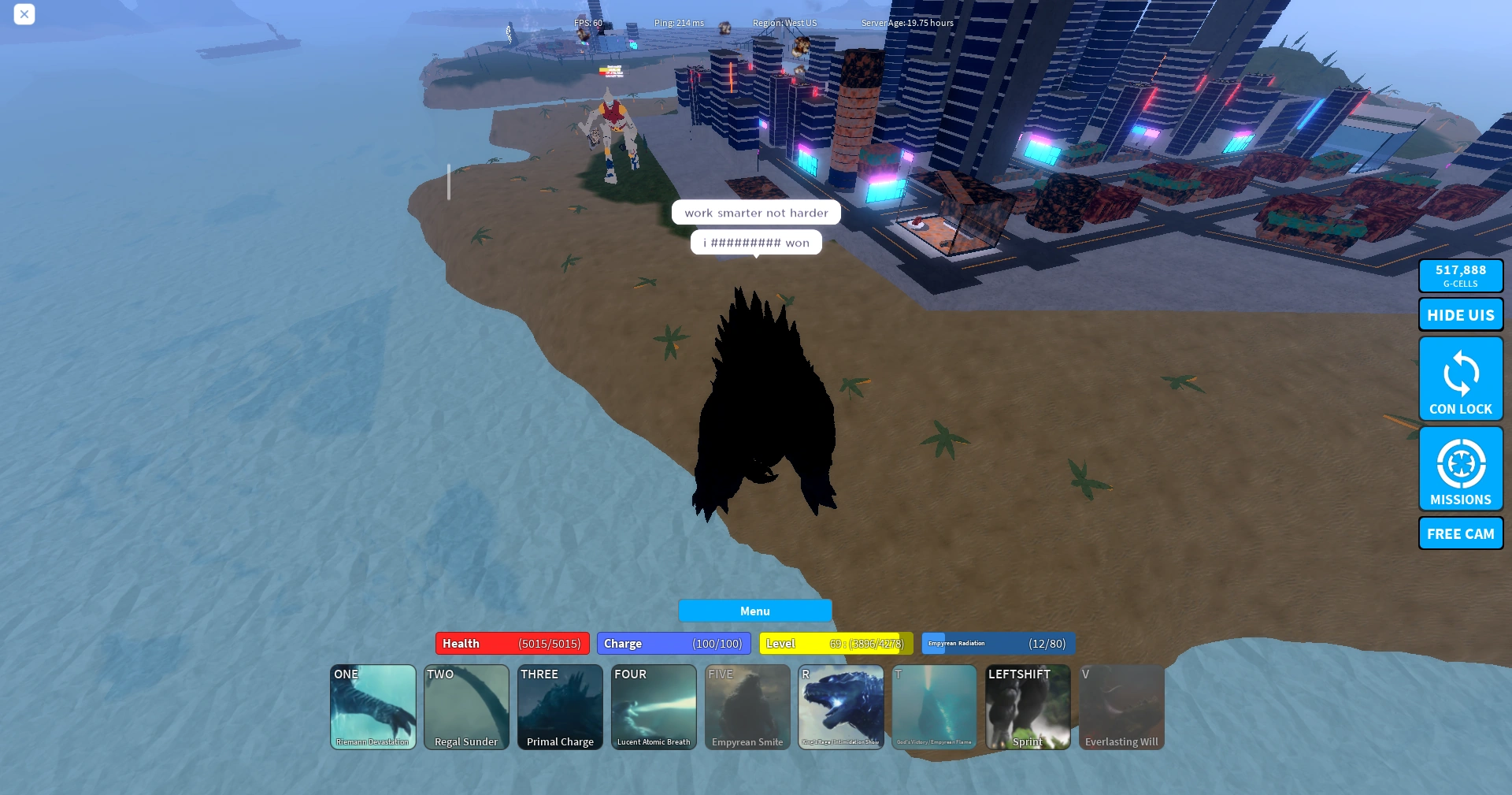Fire the Lucent Atomic Breath ability
This screenshot has height=795, width=1512.
coord(653,707)
